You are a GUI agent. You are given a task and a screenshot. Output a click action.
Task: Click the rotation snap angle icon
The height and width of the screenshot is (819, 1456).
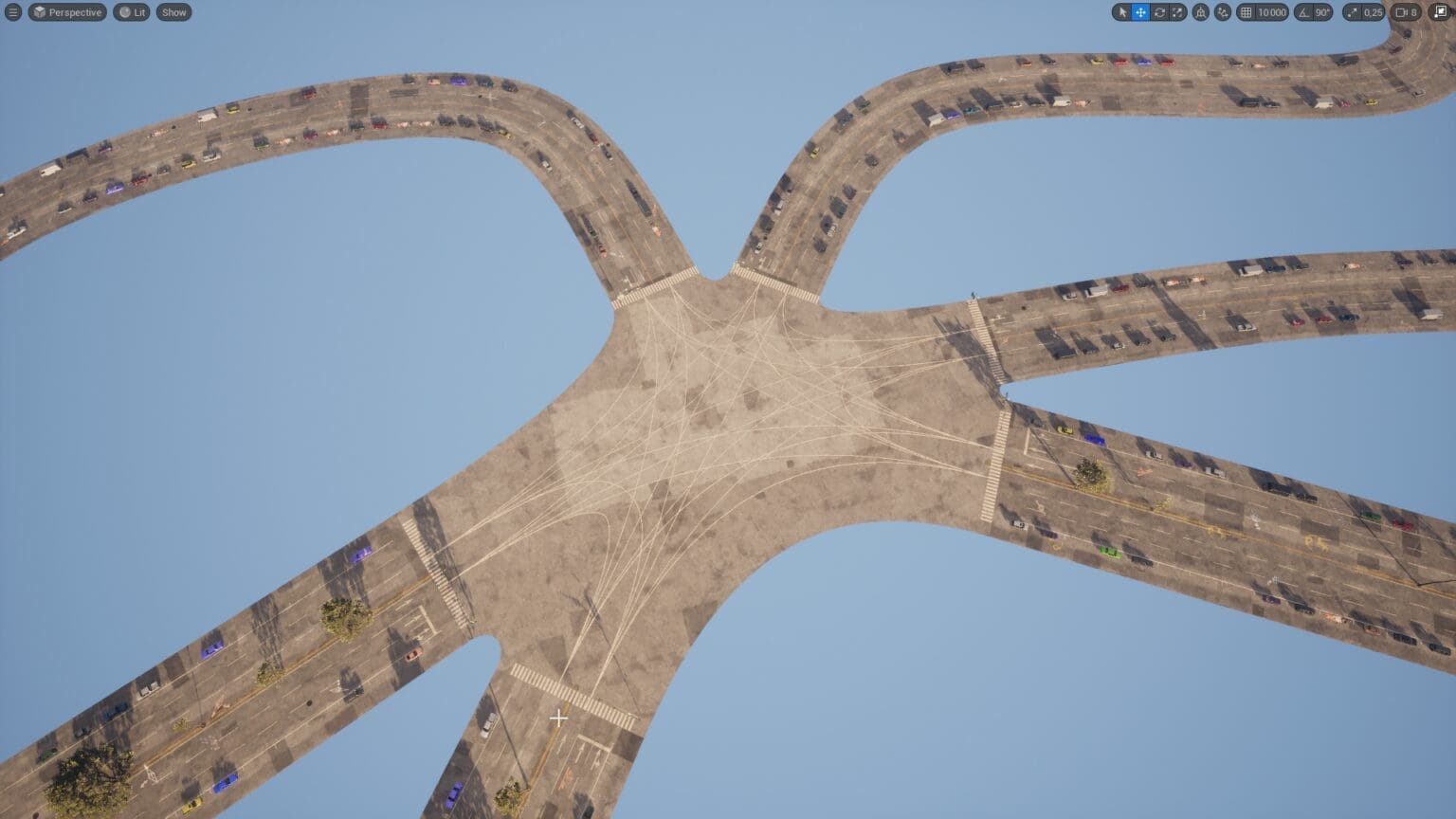coord(1303,12)
